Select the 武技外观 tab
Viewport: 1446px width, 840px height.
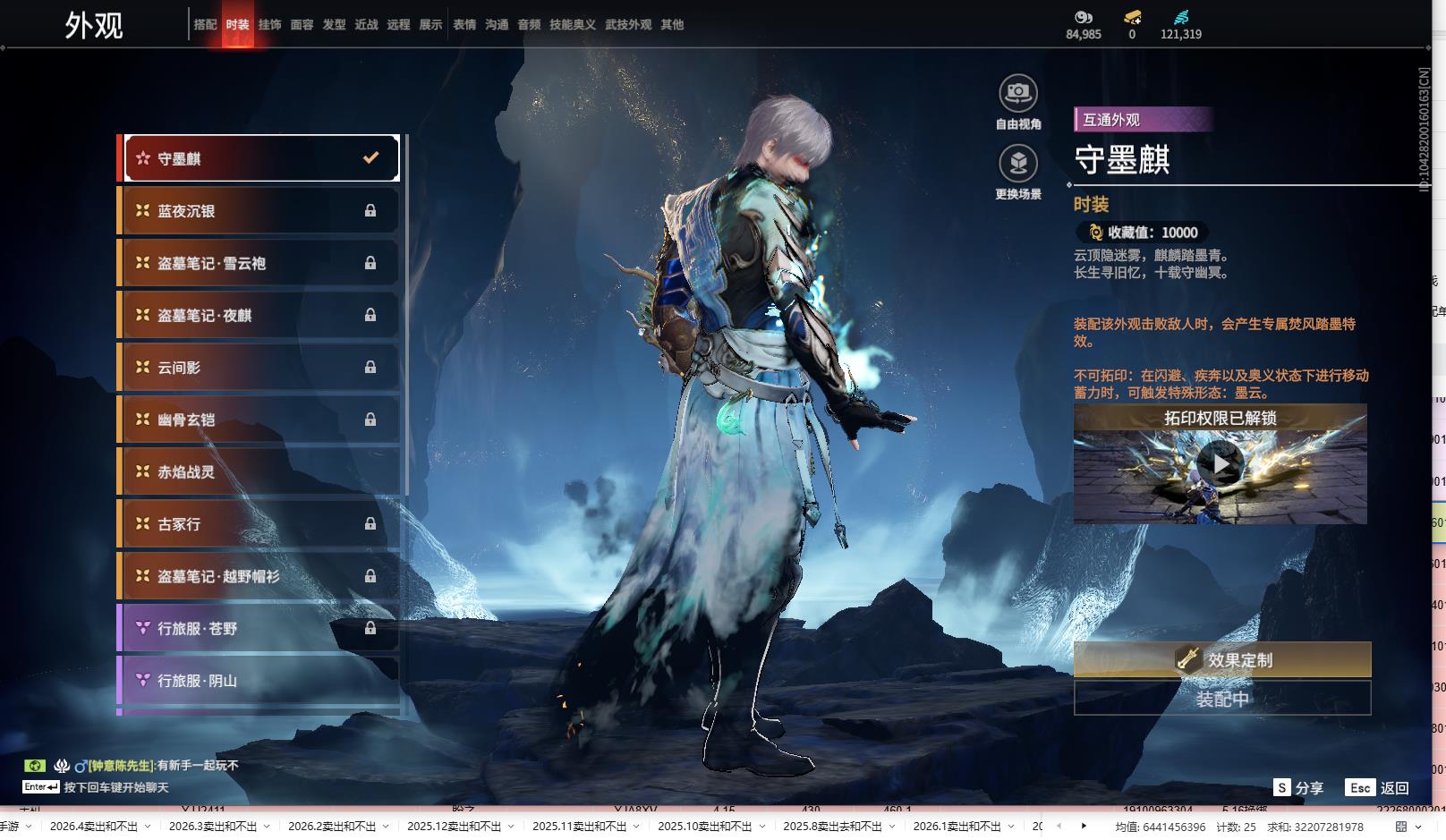point(628,25)
